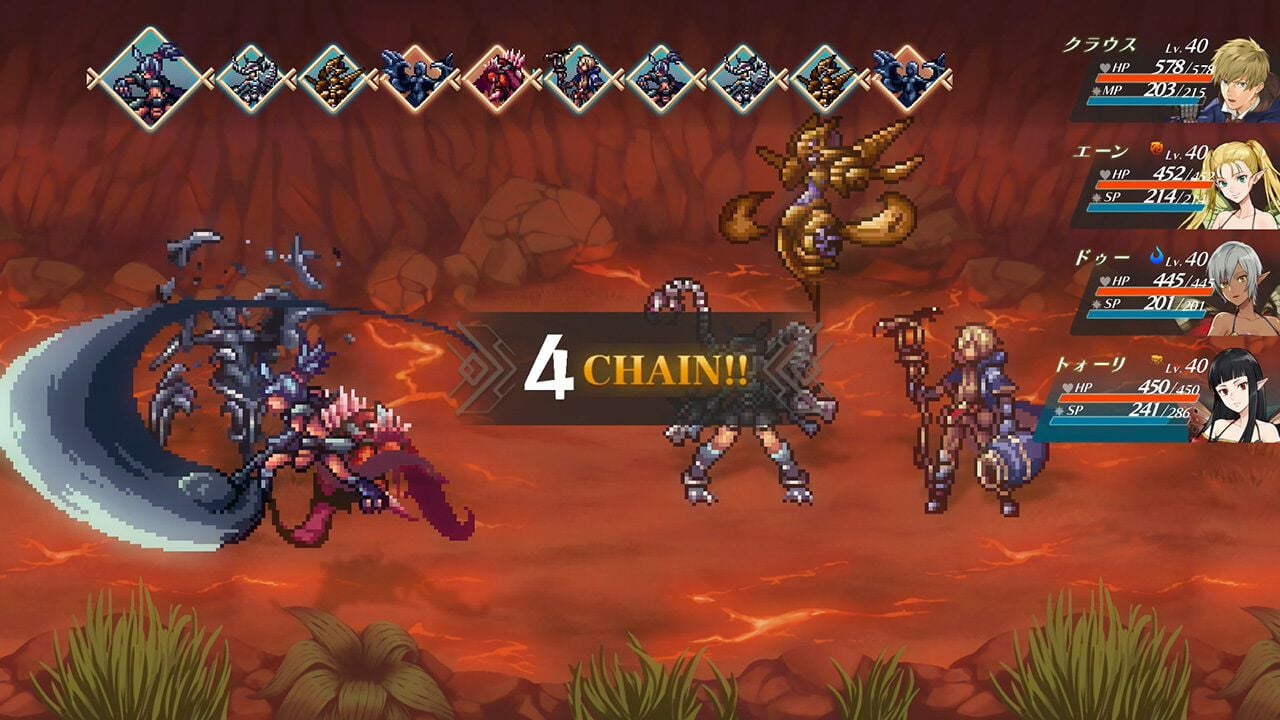Click the earth element icon beside トォーリ's name

(1157, 361)
